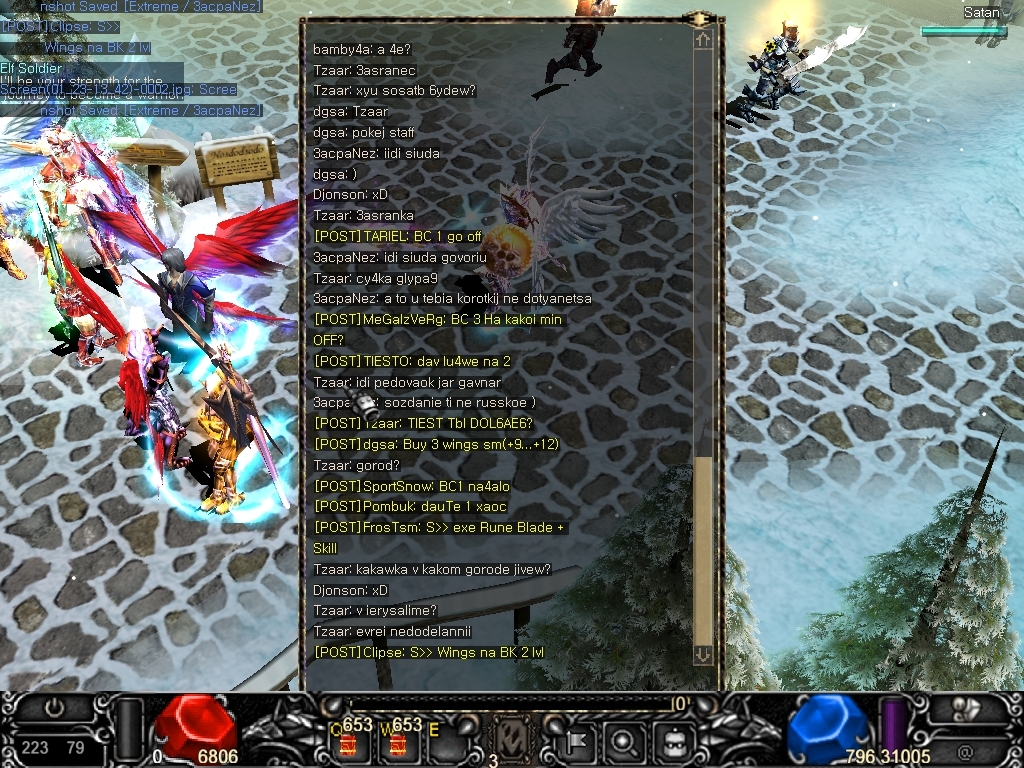Click the magnifying glass button
Image resolution: width=1024 pixels, height=768 pixels.
[x=624, y=742]
